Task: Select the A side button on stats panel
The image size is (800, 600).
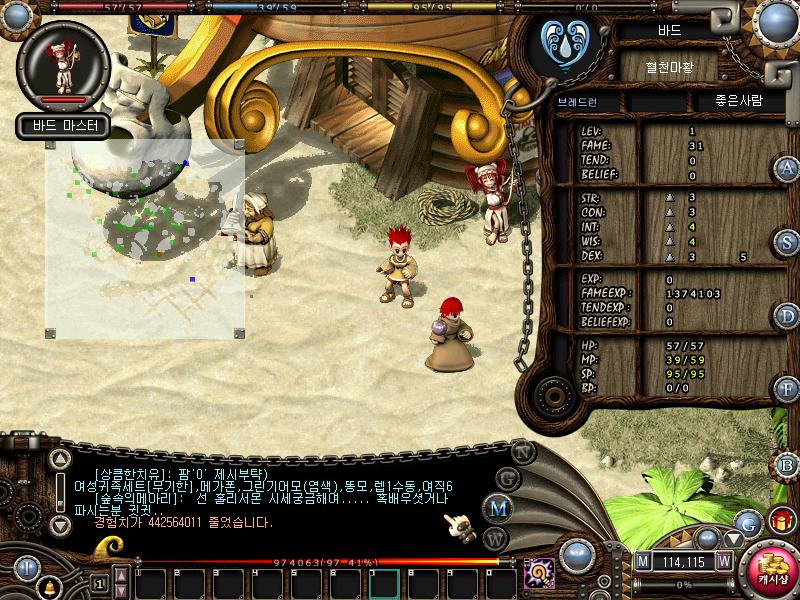Action: pyautogui.click(x=787, y=168)
